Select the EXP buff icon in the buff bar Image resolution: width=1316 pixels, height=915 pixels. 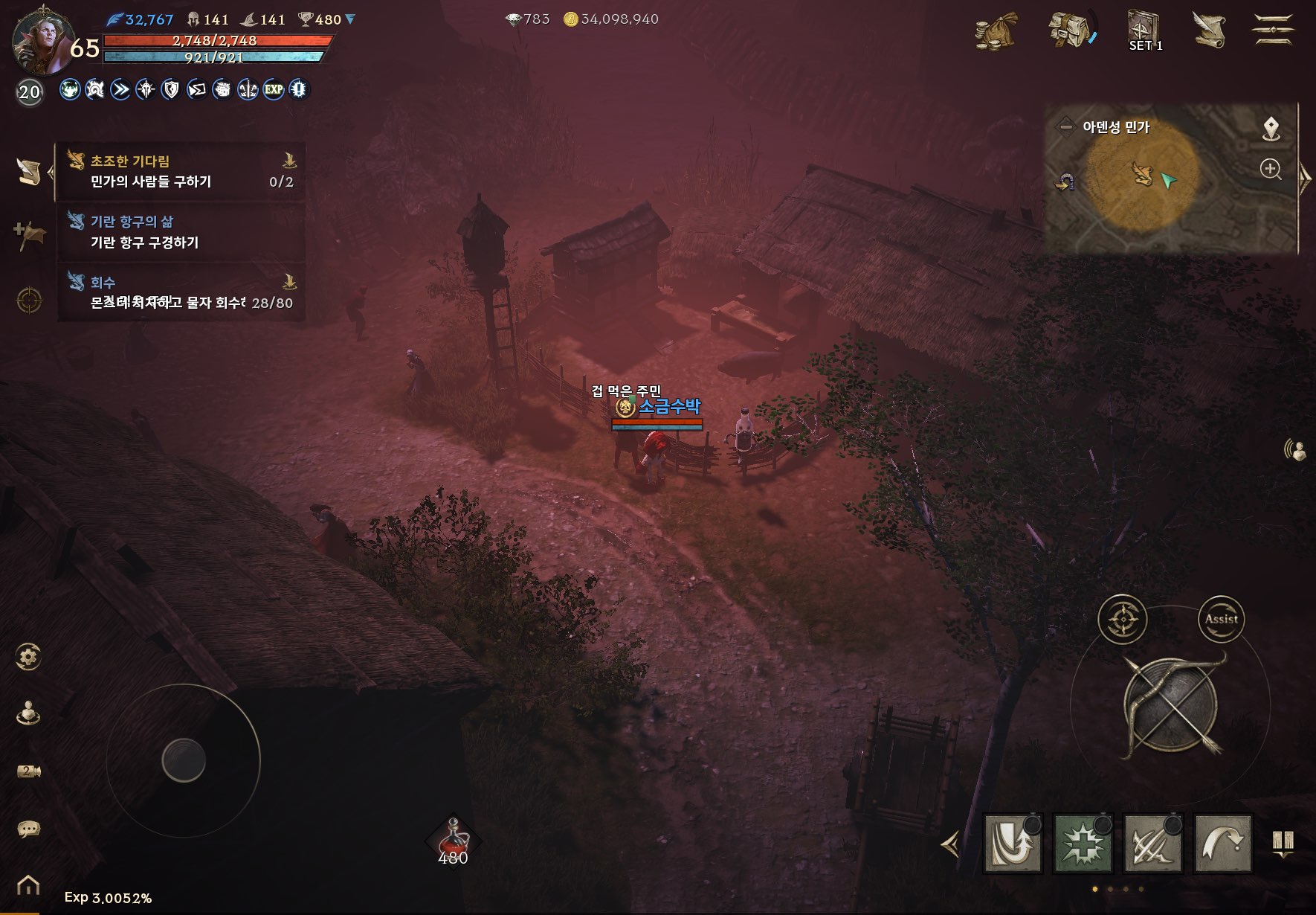pos(273,91)
